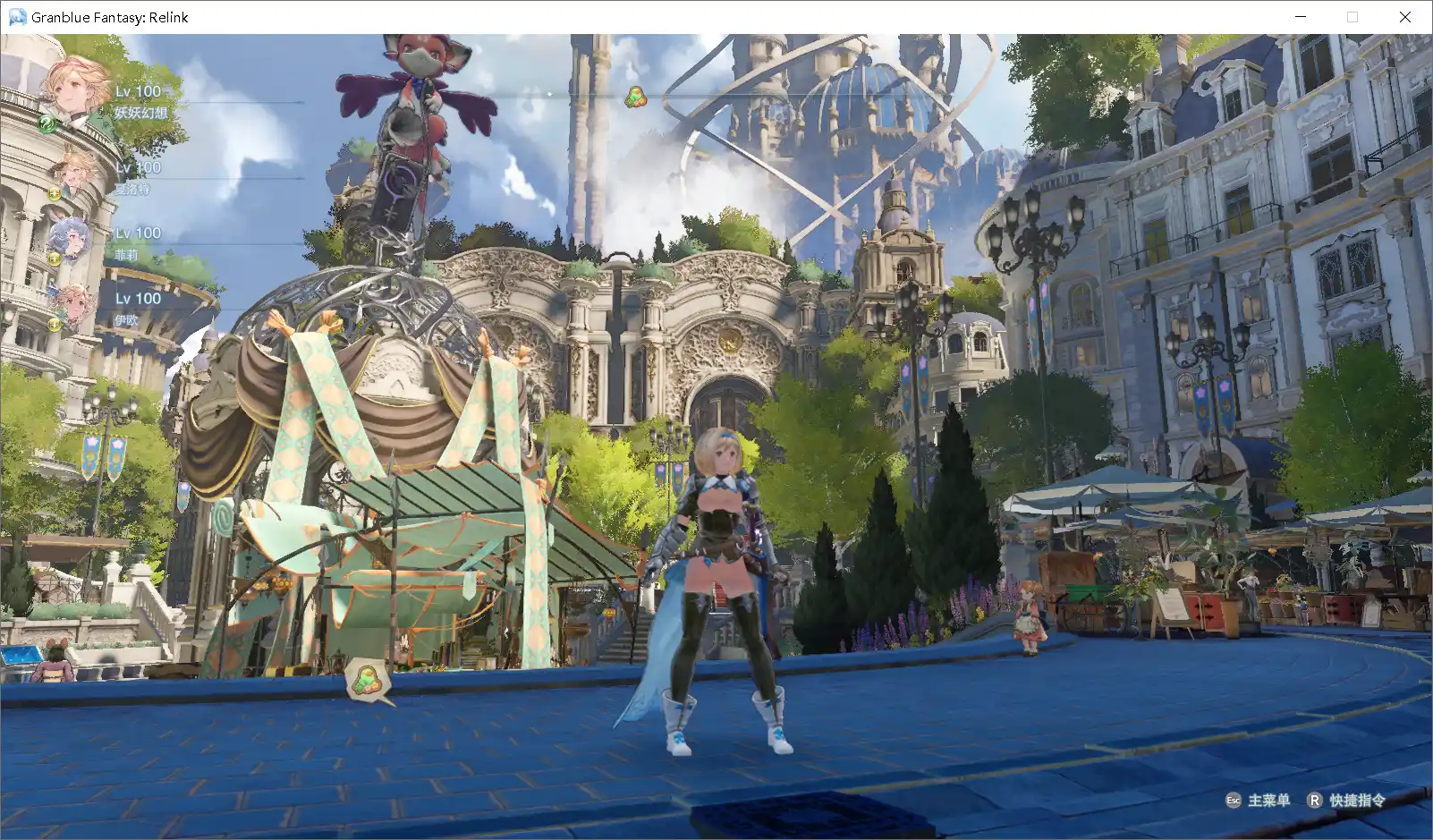Click the yellow badge beside 菲莉's portrait
Screen dimensions: 1433x840
pyautogui.click(x=55, y=260)
